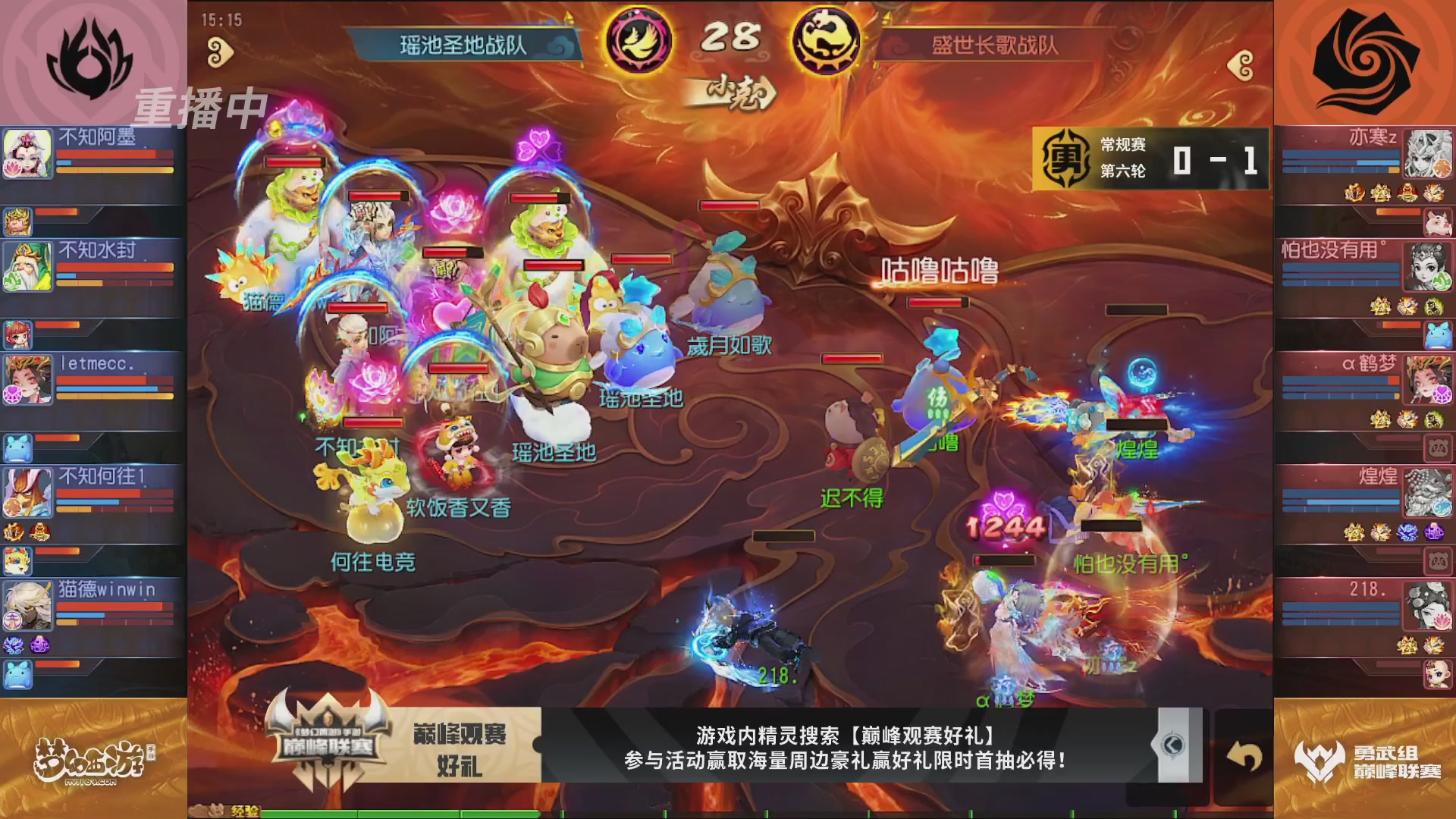This screenshot has width=1456, height=819.
Task: Click the phoenix team emblem beside the score
Action: [x=637, y=39]
